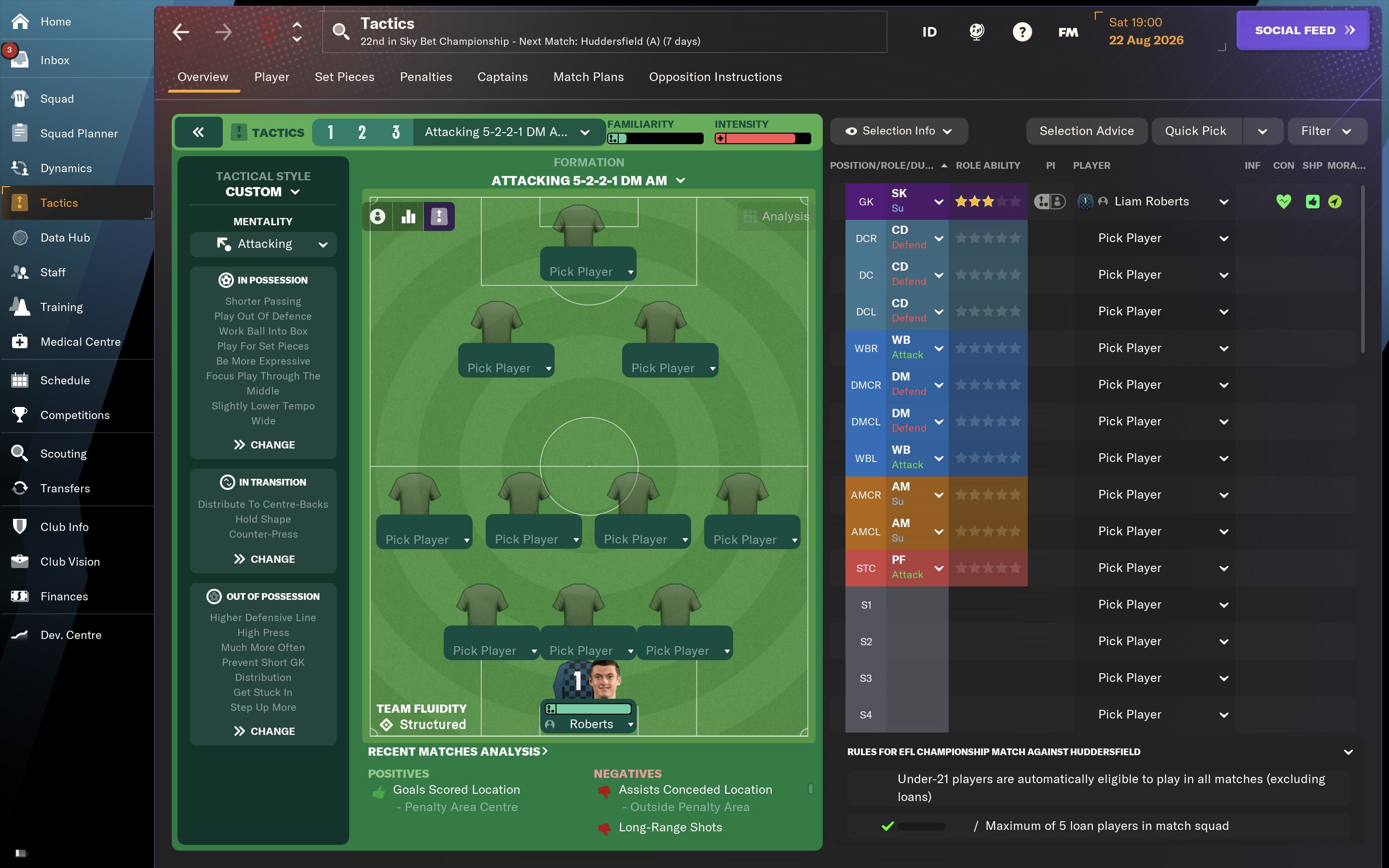Click the Selection Advice button

click(1086, 130)
